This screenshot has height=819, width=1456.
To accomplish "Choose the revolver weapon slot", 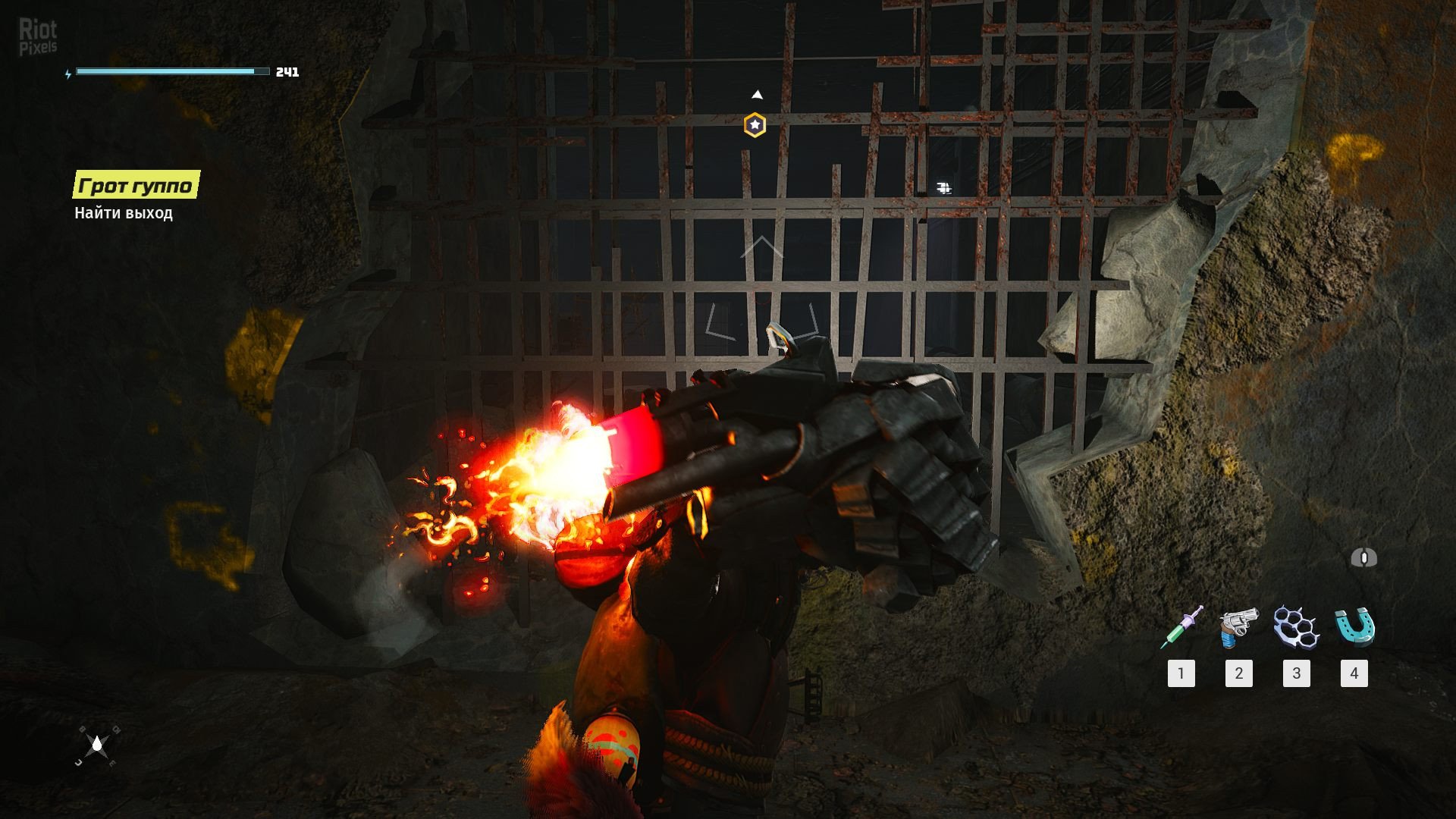I will pyautogui.click(x=1238, y=627).
